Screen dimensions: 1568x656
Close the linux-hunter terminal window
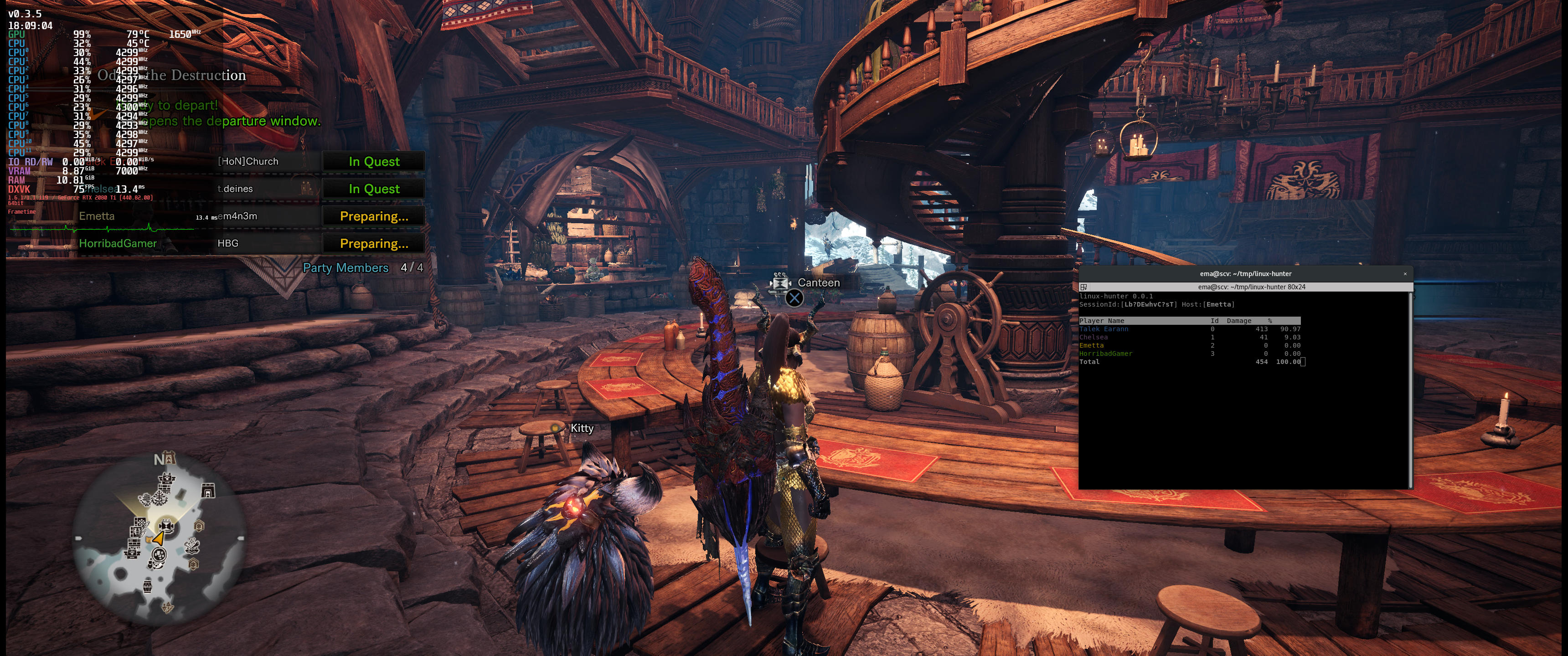click(1405, 274)
